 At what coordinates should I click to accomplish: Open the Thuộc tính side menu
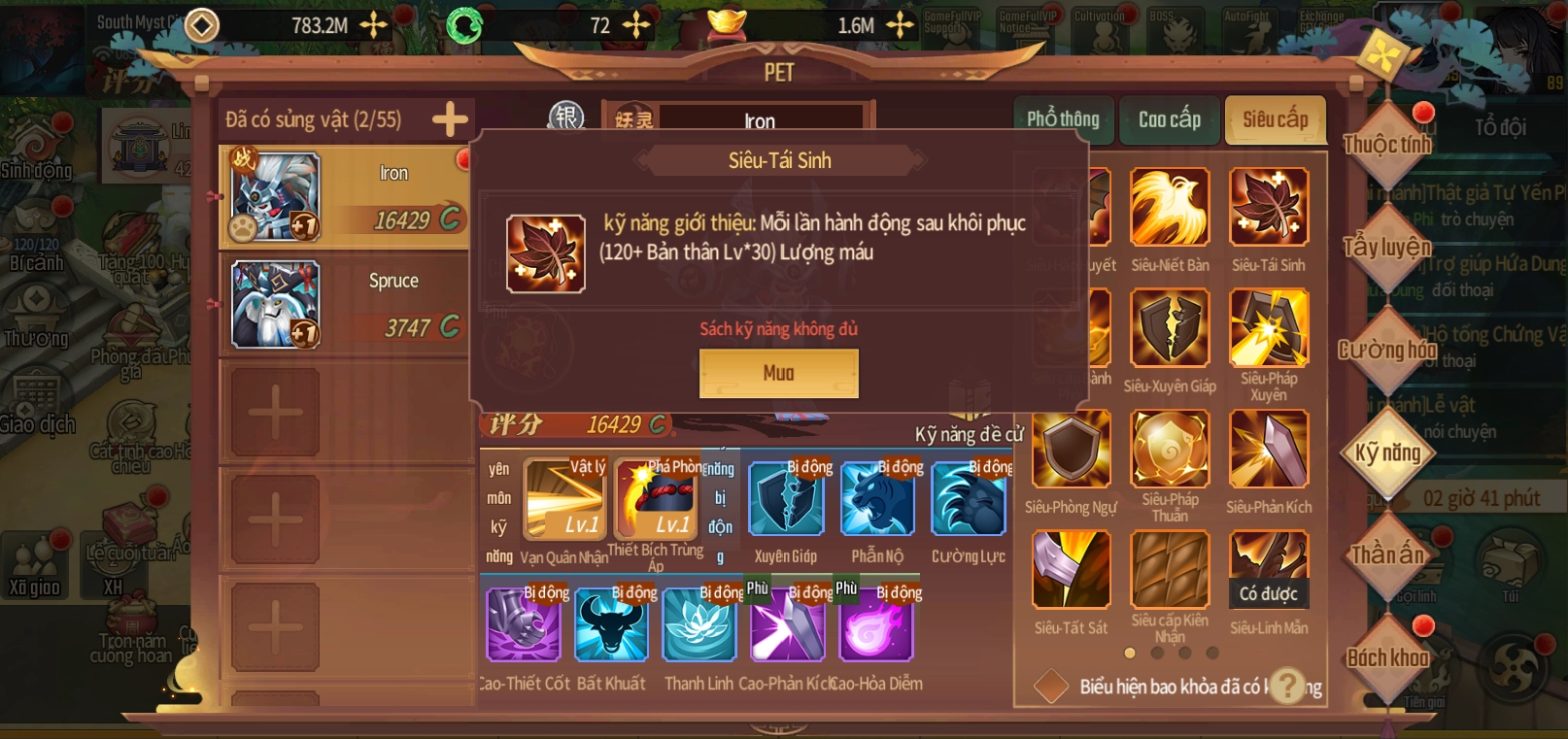pyautogui.click(x=1387, y=145)
